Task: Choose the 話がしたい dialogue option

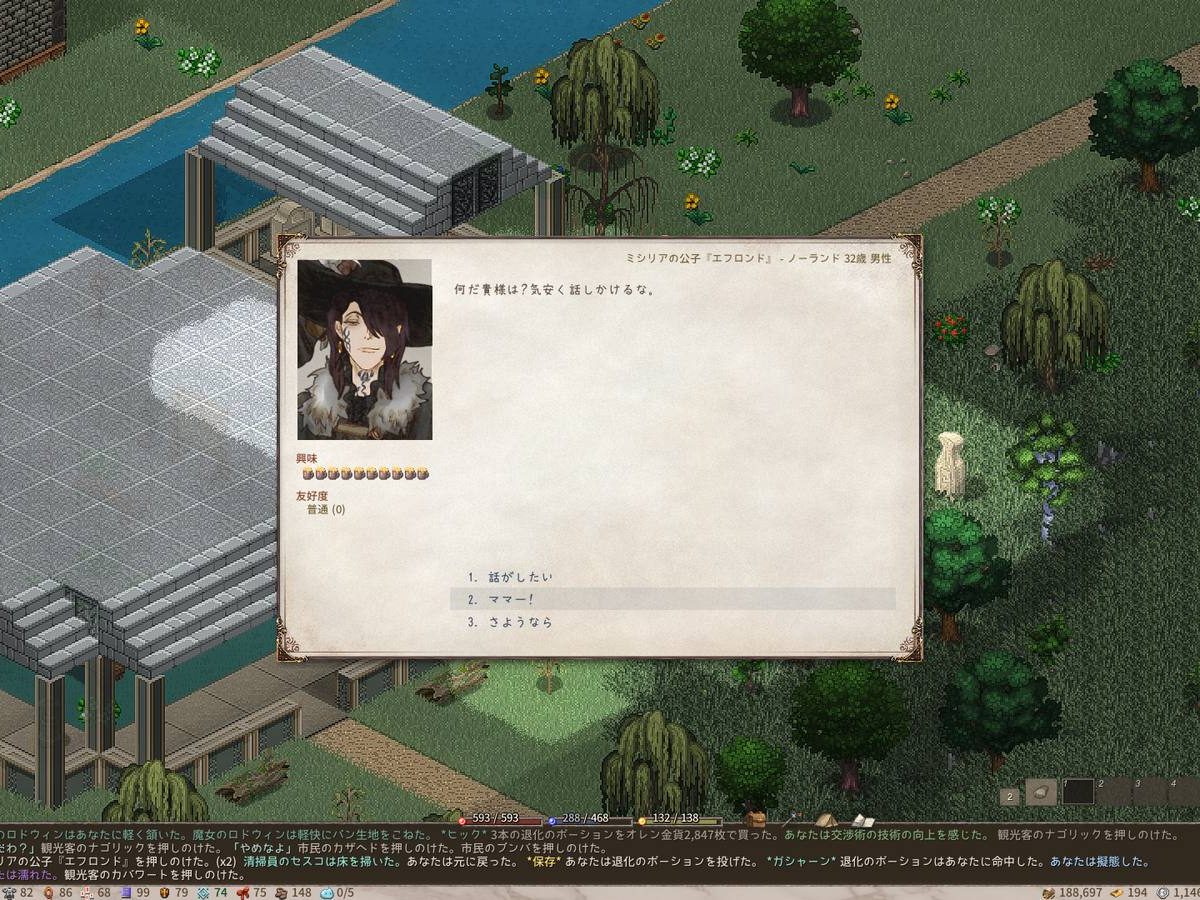Action: click(x=520, y=577)
